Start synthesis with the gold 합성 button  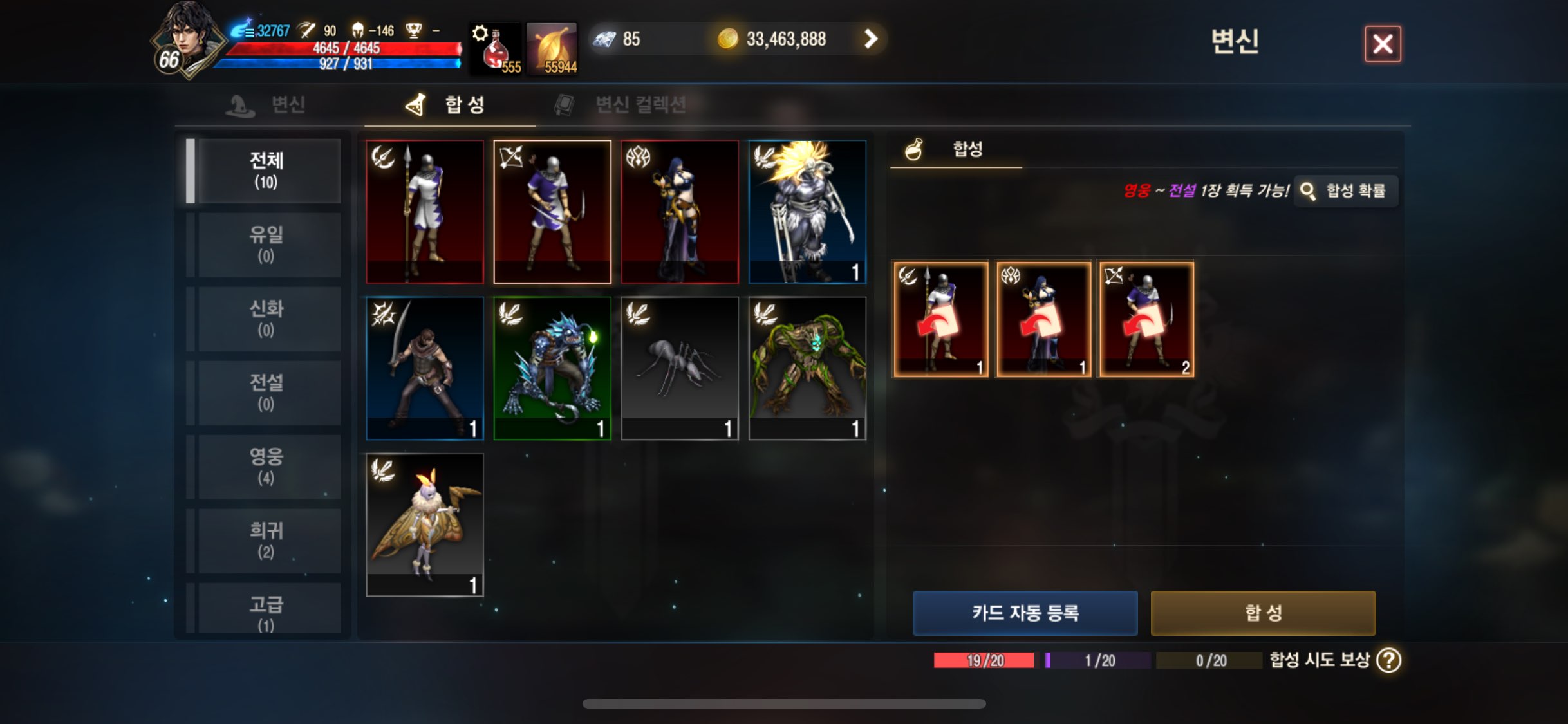(x=1263, y=613)
